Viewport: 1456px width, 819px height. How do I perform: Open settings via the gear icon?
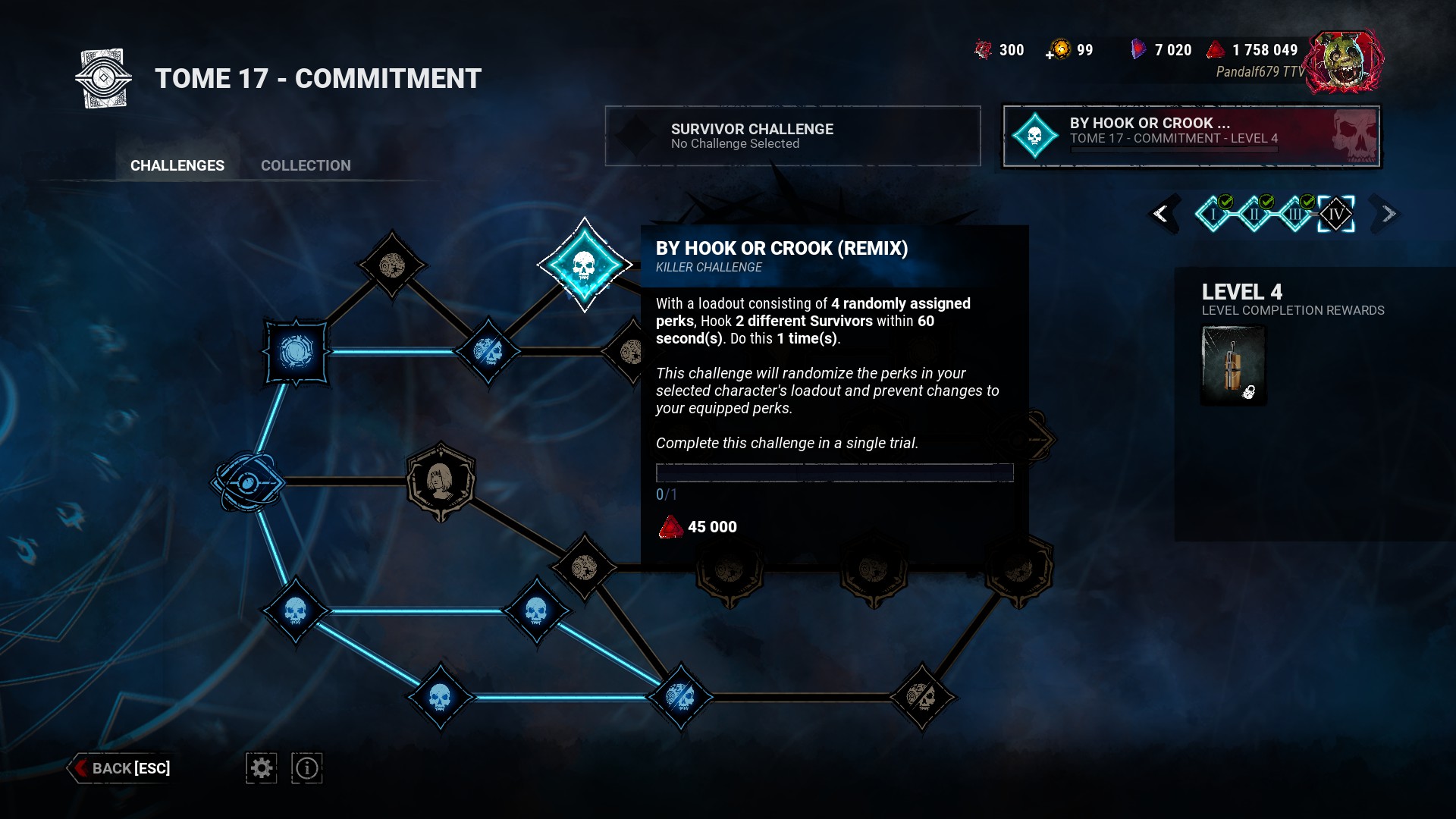coord(262,768)
